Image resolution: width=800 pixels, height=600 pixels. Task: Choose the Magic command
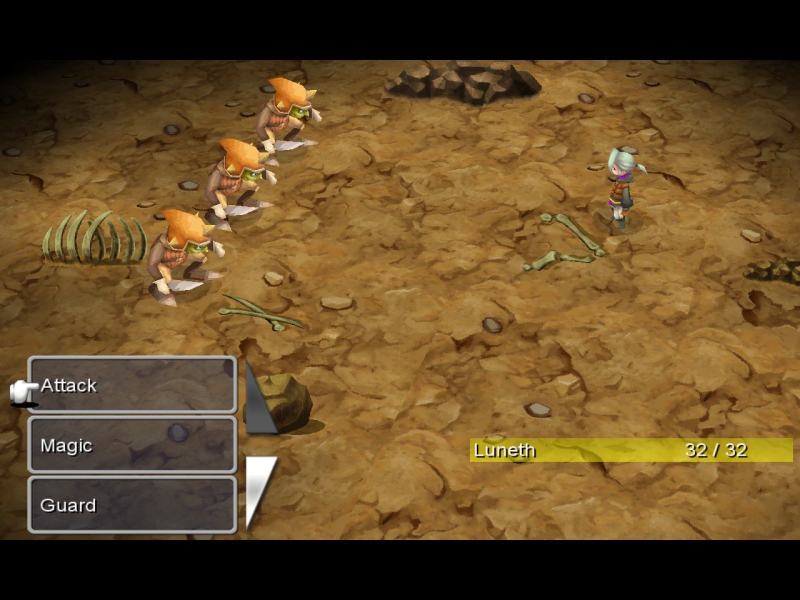click(132, 445)
